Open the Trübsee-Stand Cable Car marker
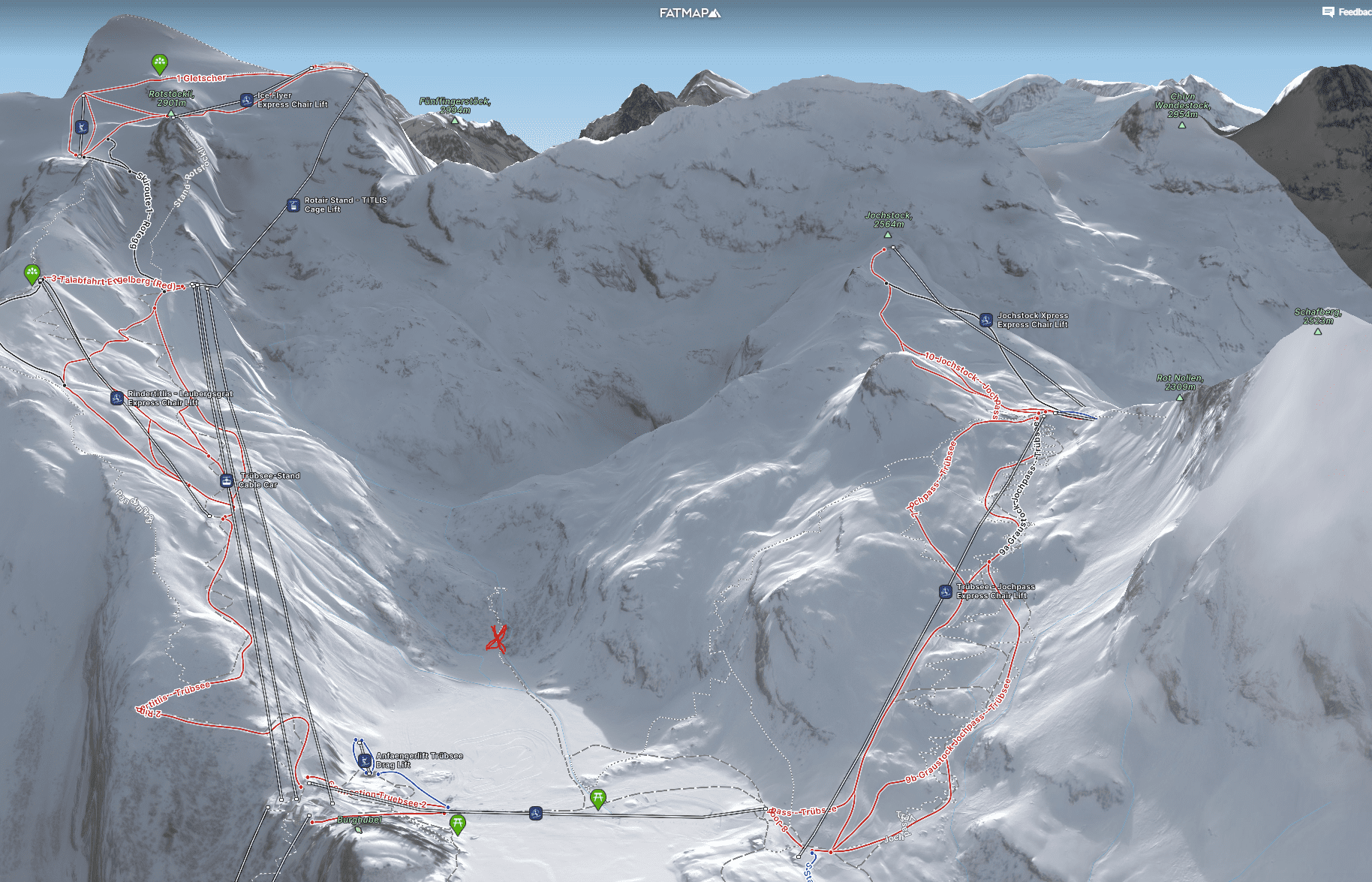 226,480
